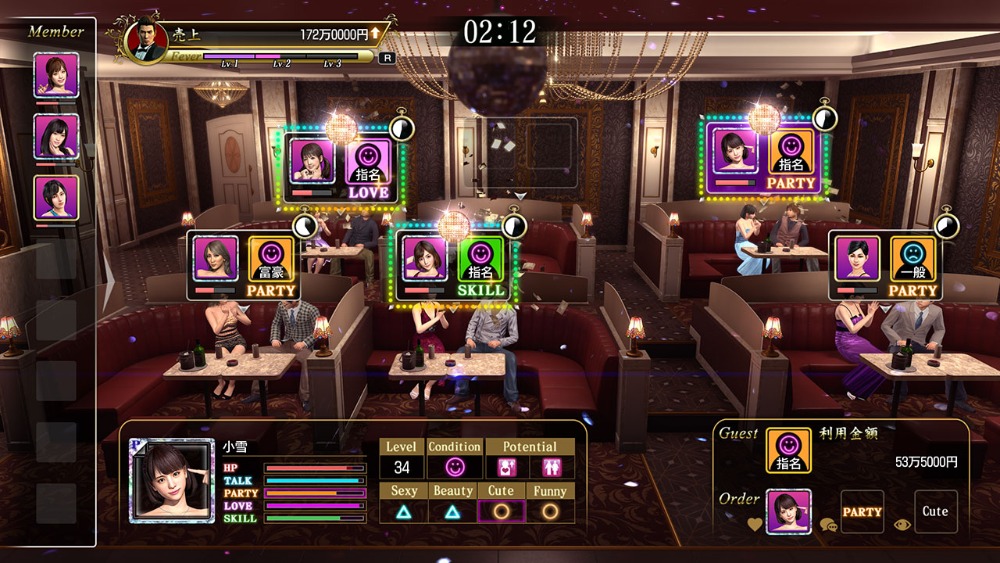Select the table panel labeled LOVE
The image size is (1000, 563).
tap(342, 166)
